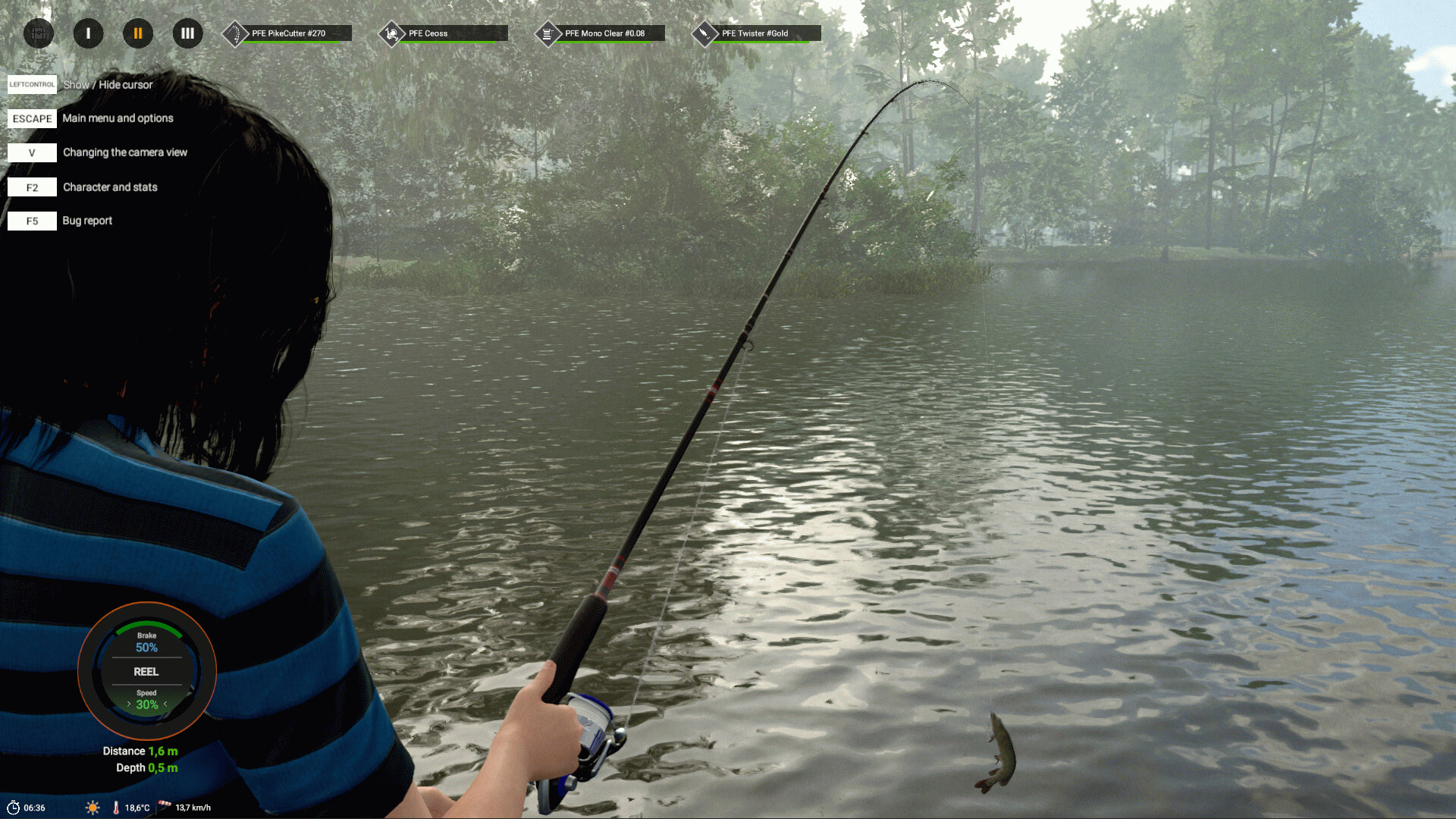Choose the PFE Mono Clear #0.08 line slot
The width and height of the screenshot is (1456, 819).
(601, 33)
